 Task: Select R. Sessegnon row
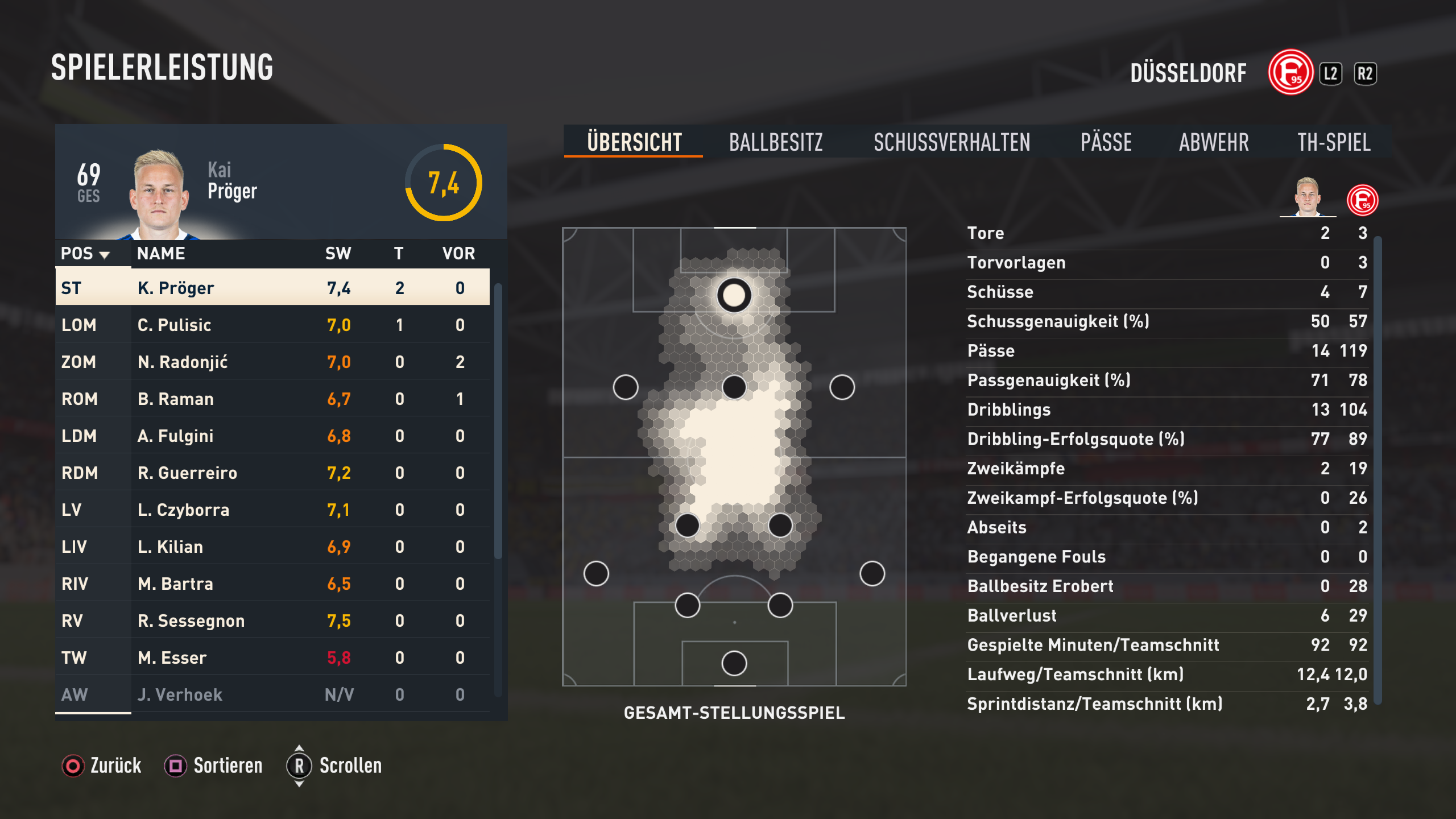pos(272,621)
